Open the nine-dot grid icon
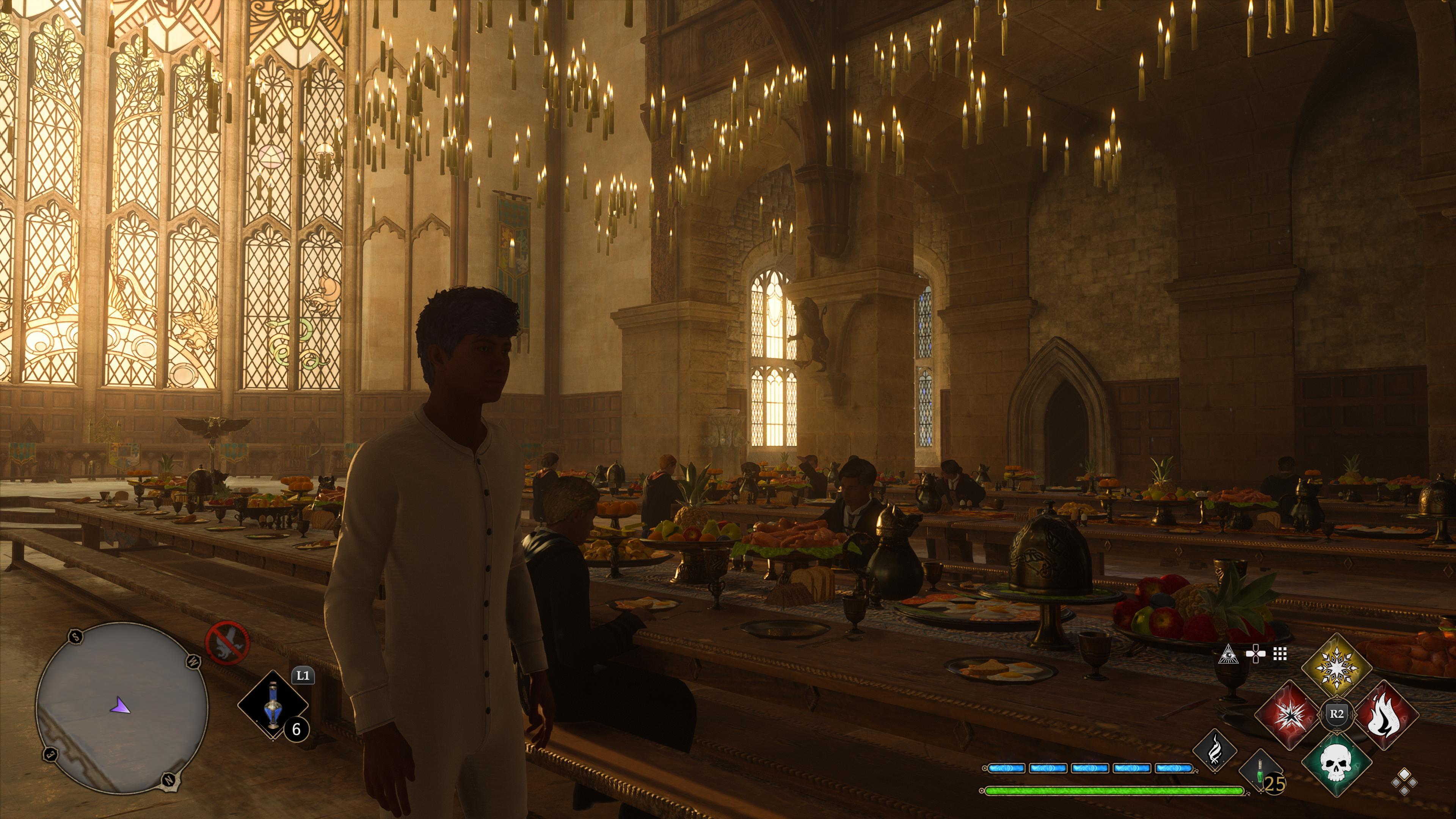The width and height of the screenshot is (1456, 819). pos(1280,654)
